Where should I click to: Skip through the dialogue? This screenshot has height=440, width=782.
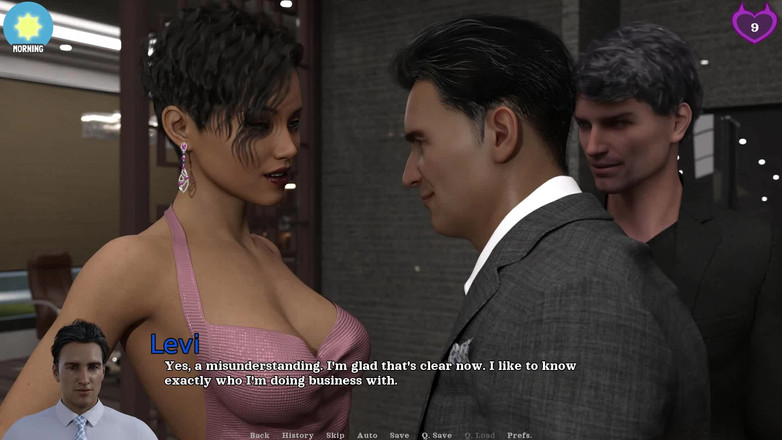[x=335, y=435]
